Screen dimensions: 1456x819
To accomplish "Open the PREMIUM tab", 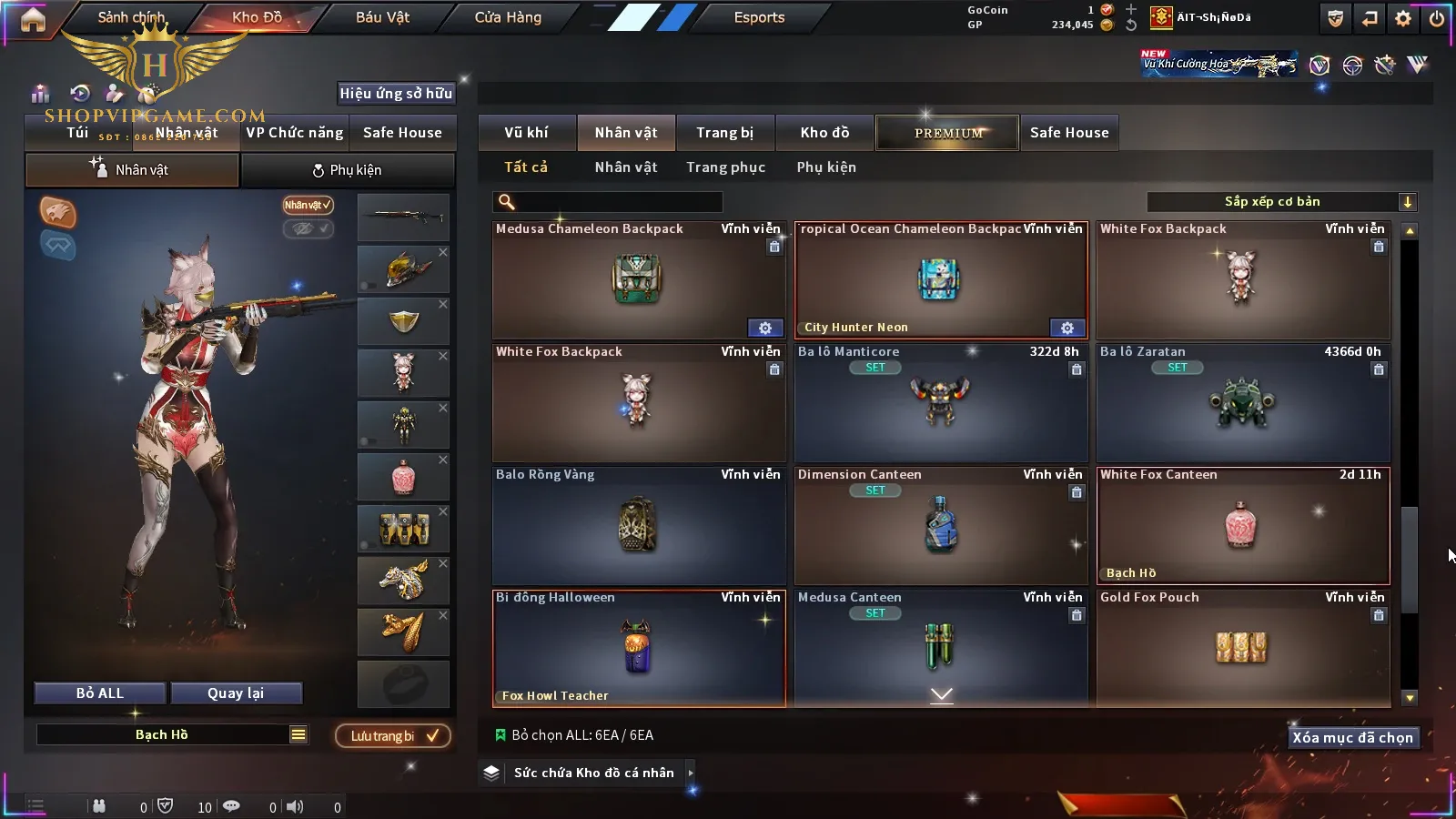I will pyautogui.click(x=947, y=133).
